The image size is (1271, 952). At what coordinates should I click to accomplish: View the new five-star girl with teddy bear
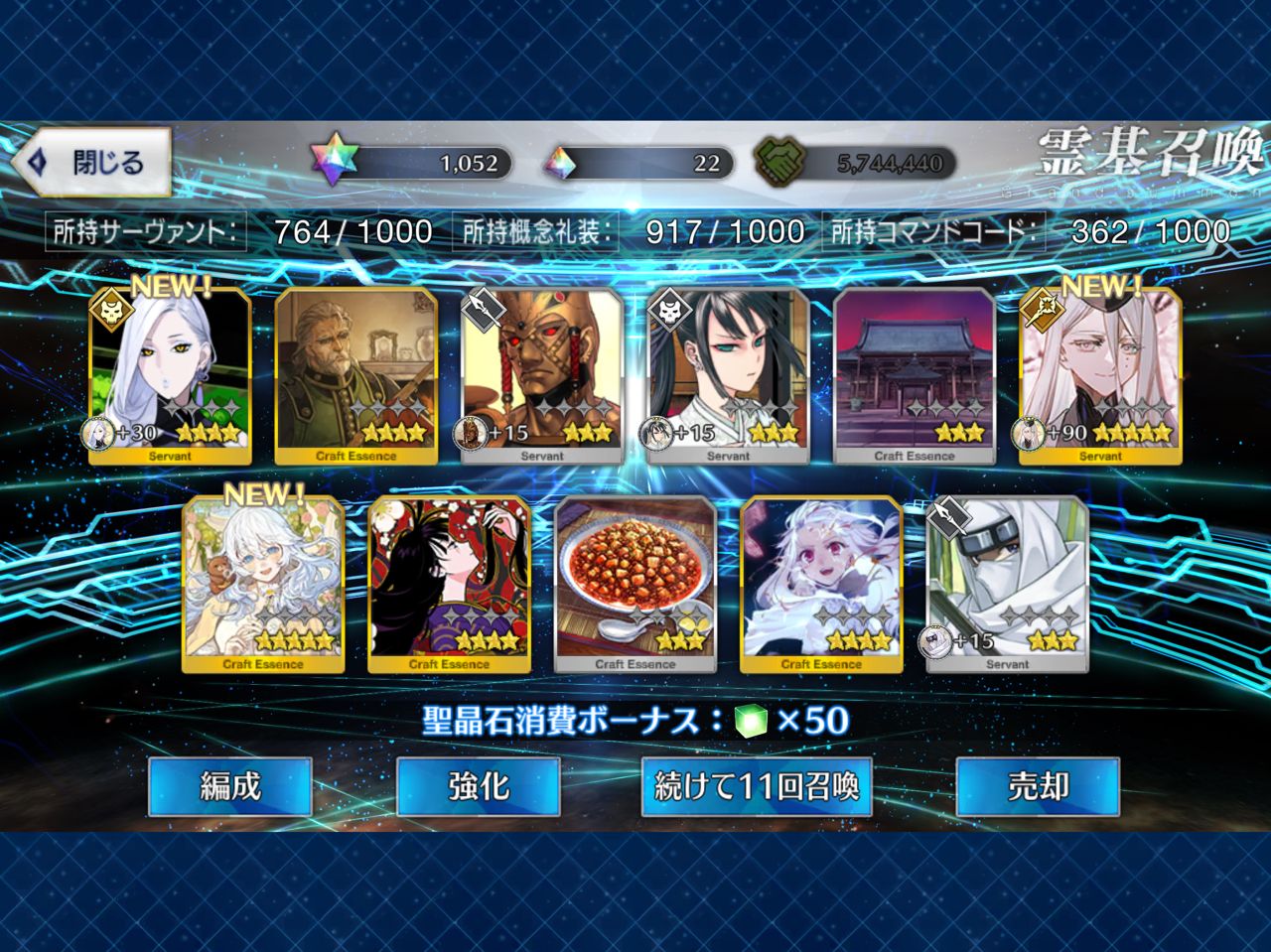(263, 586)
